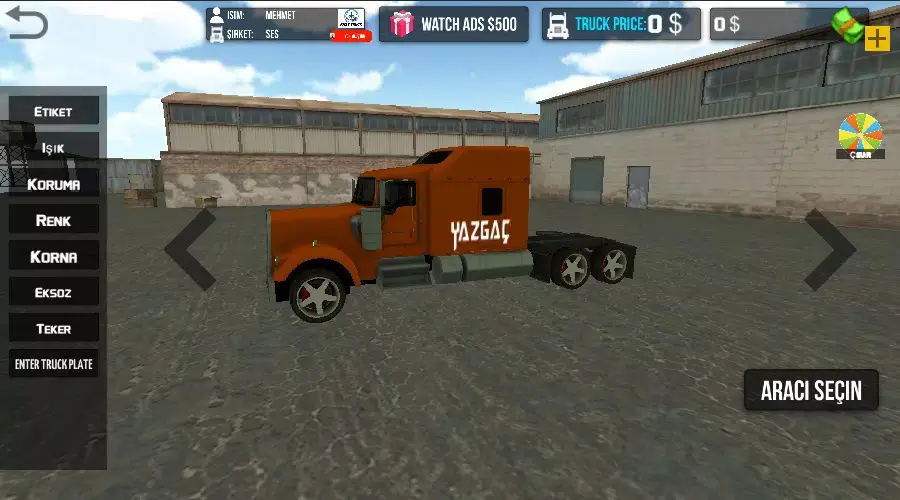Open the Korna horn menu

[54, 256]
